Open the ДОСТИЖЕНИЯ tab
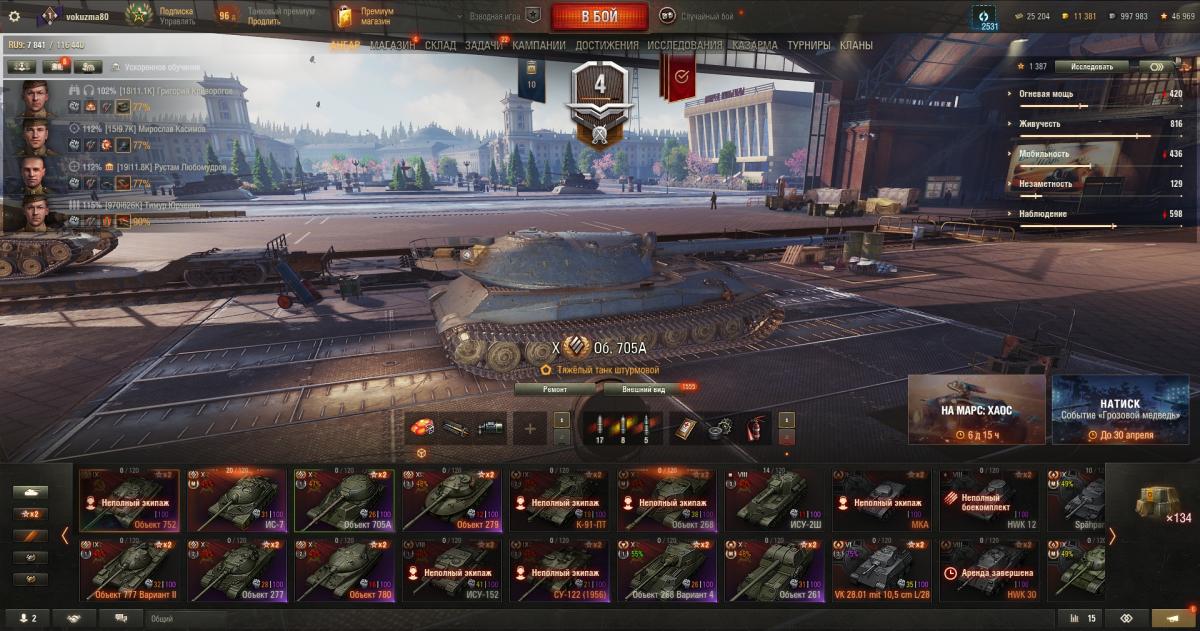The width and height of the screenshot is (1200, 631). [x=604, y=45]
